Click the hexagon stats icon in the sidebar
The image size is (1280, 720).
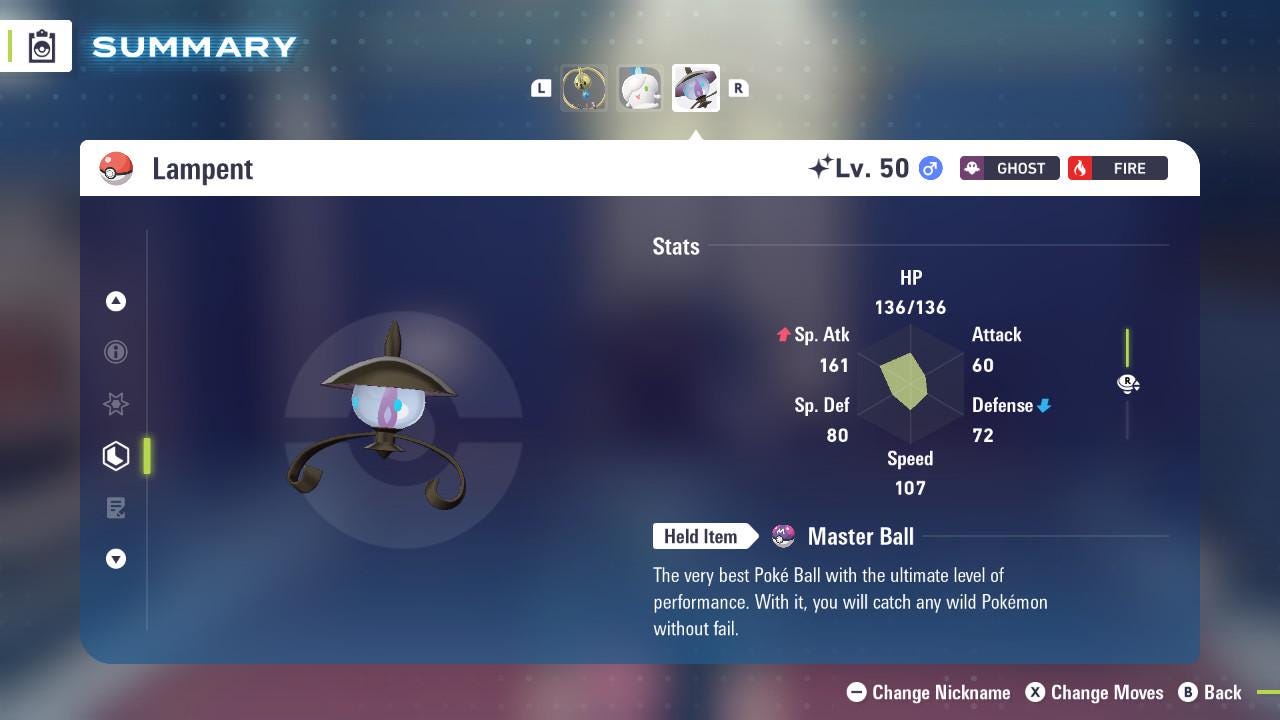116,455
